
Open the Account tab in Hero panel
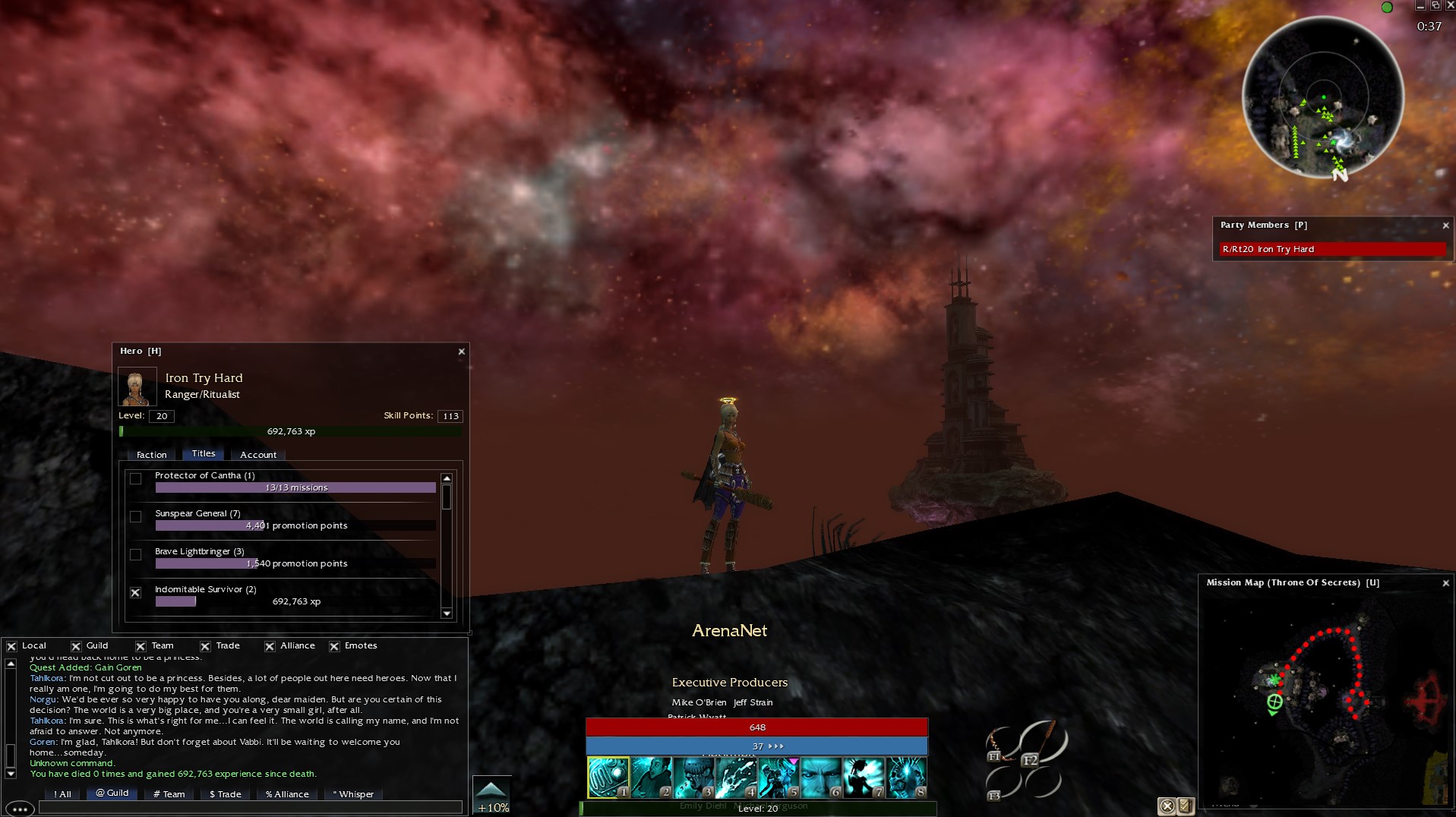pos(258,455)
